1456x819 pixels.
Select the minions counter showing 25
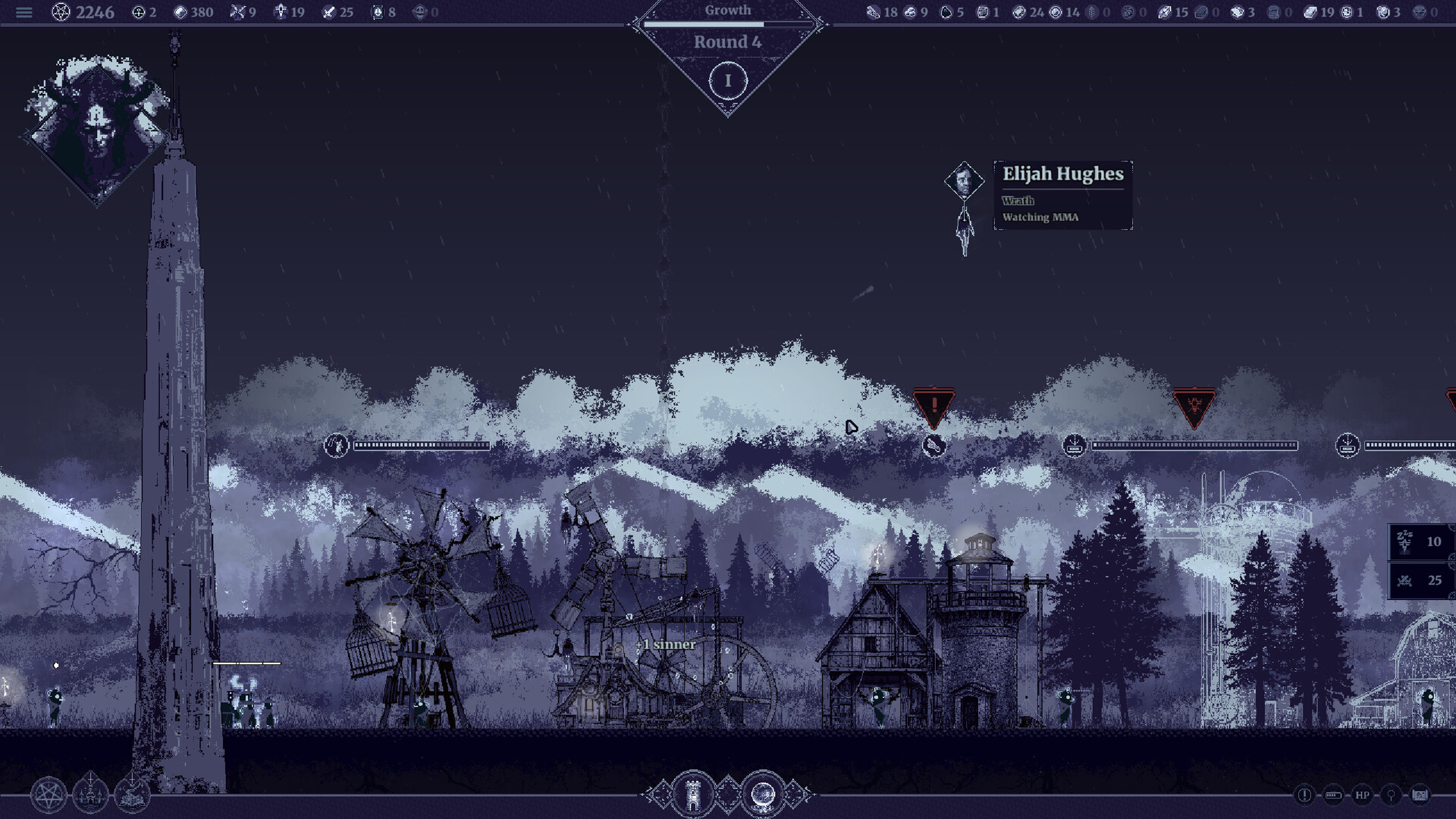tap(1420, 581)
